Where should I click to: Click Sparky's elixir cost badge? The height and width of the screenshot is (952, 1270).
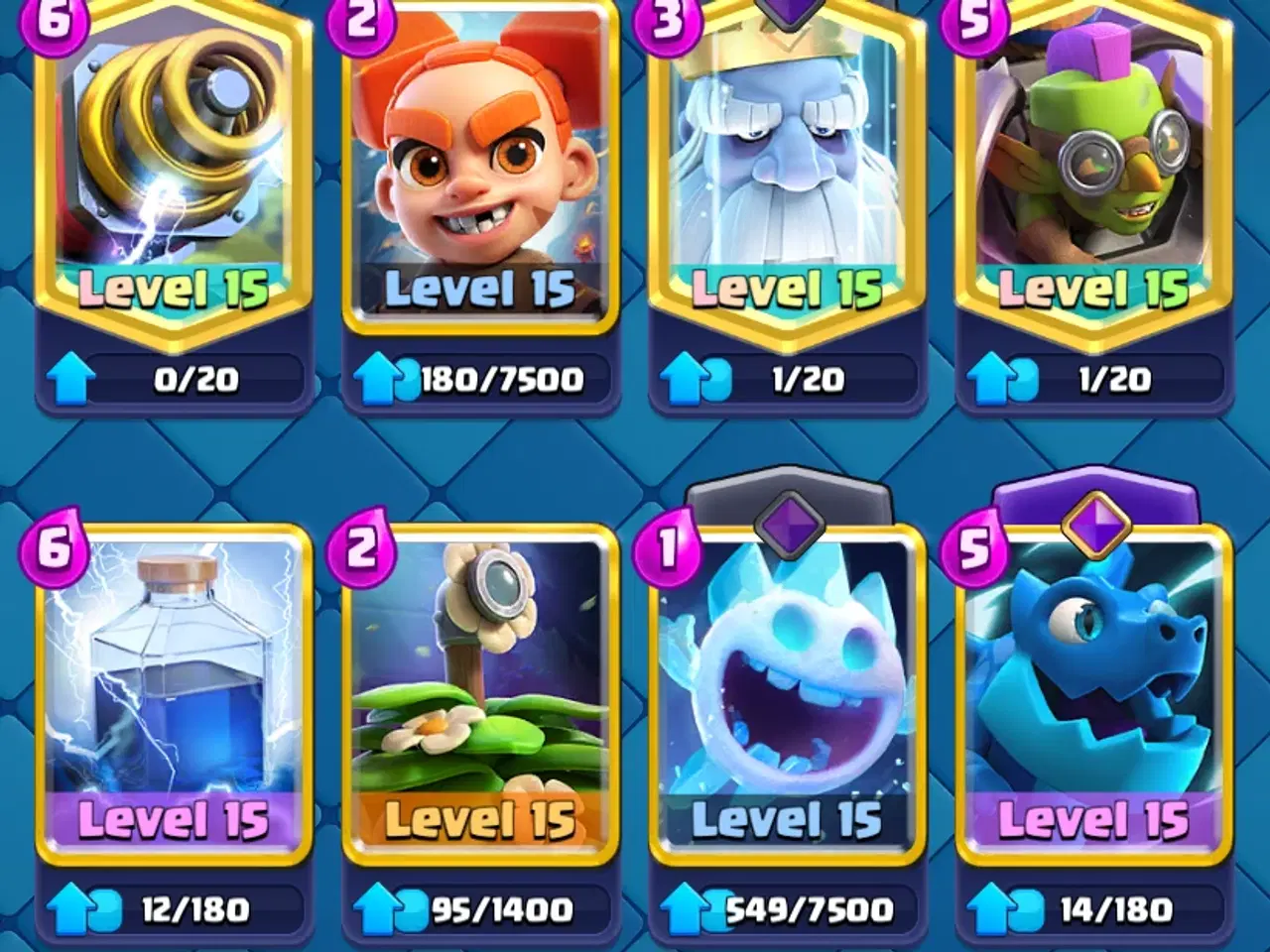(57, 22)
